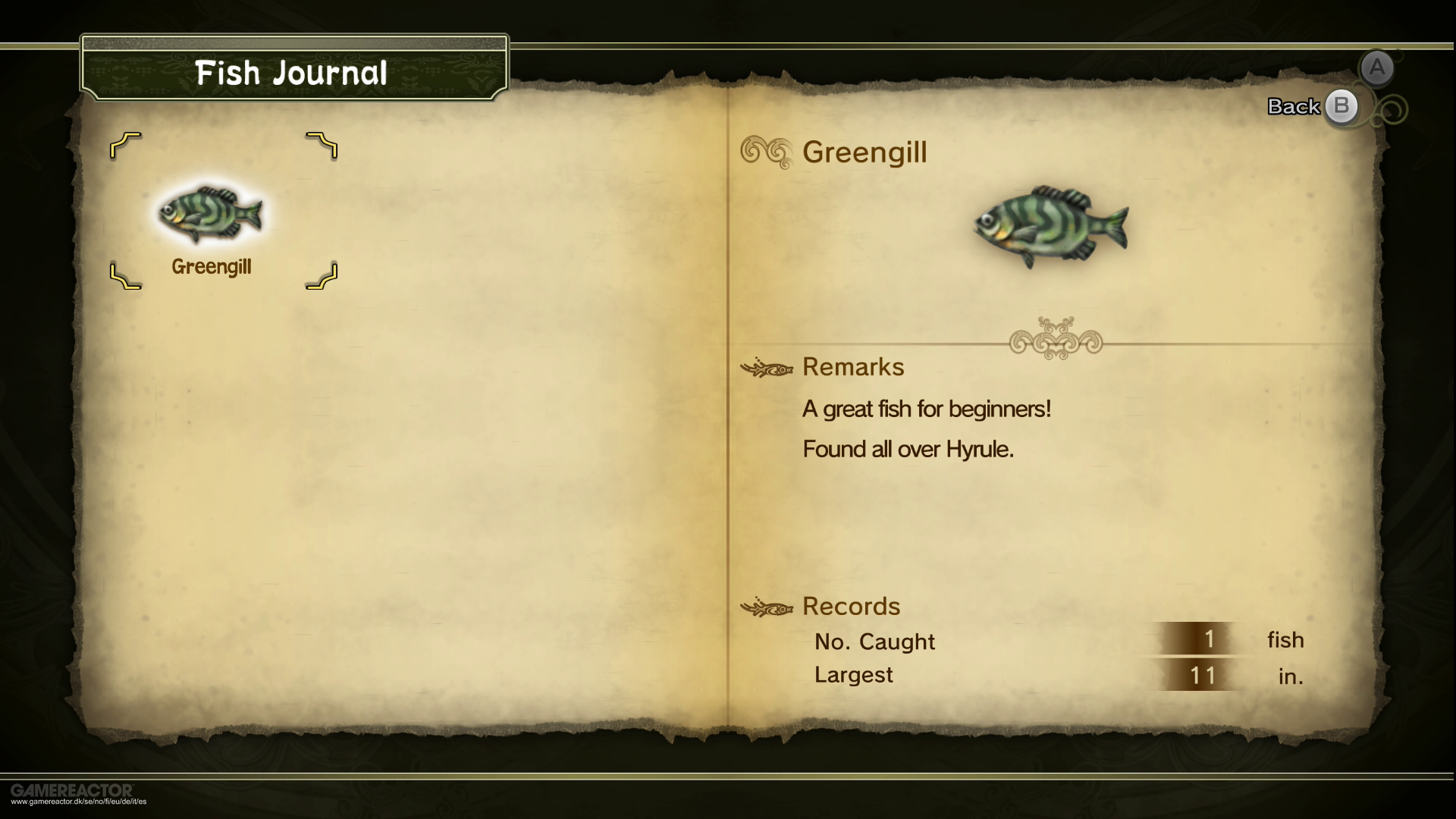Go back from the Fish Journal
This screenshot has width=1456, height=819.
pyautogui.click(x=1340, y=107)
